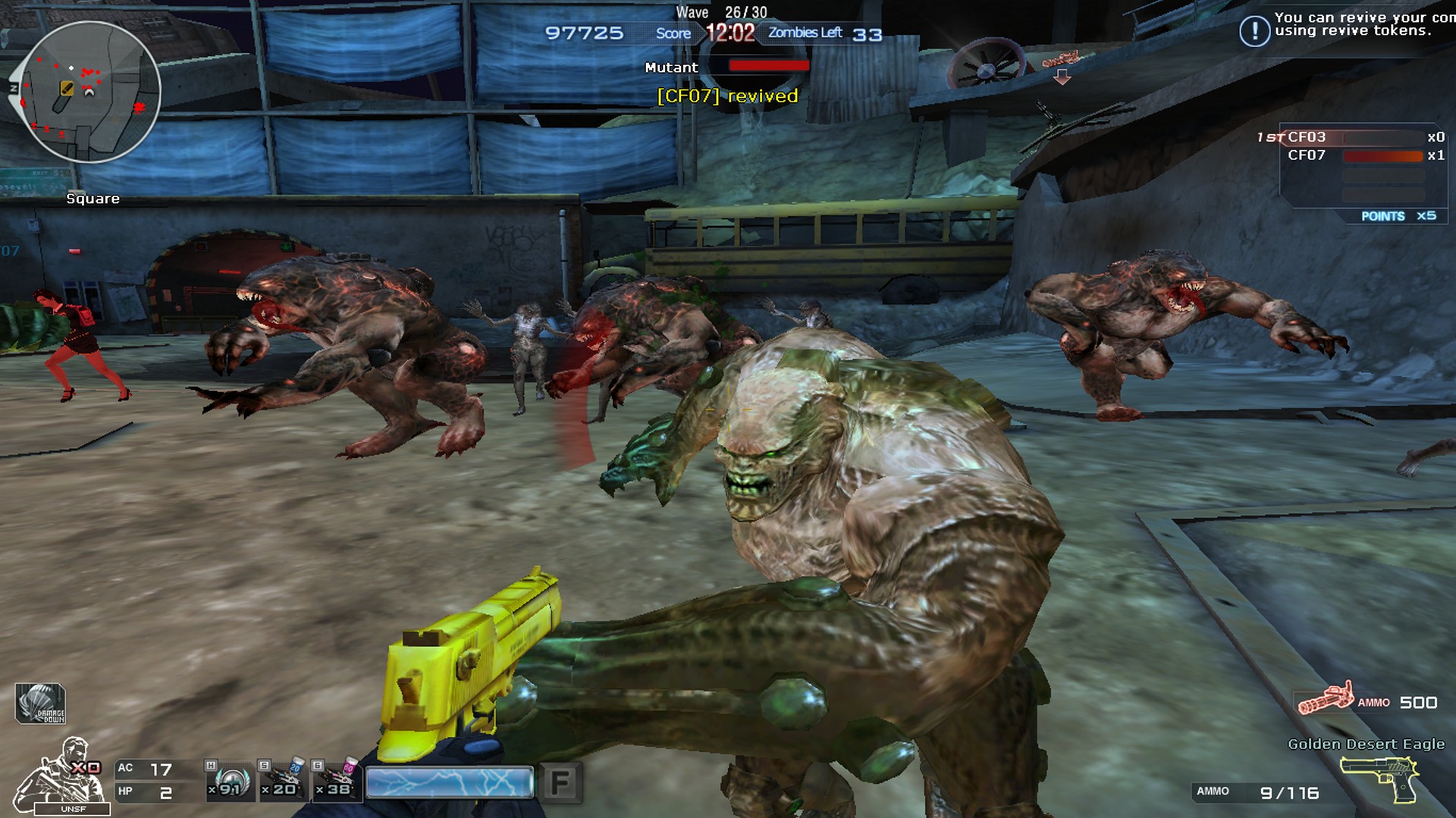This screenshot has height=818, width=1456.
Task: Expand the CF07 scoreboard entry
Action: (x=1306, y=155)
